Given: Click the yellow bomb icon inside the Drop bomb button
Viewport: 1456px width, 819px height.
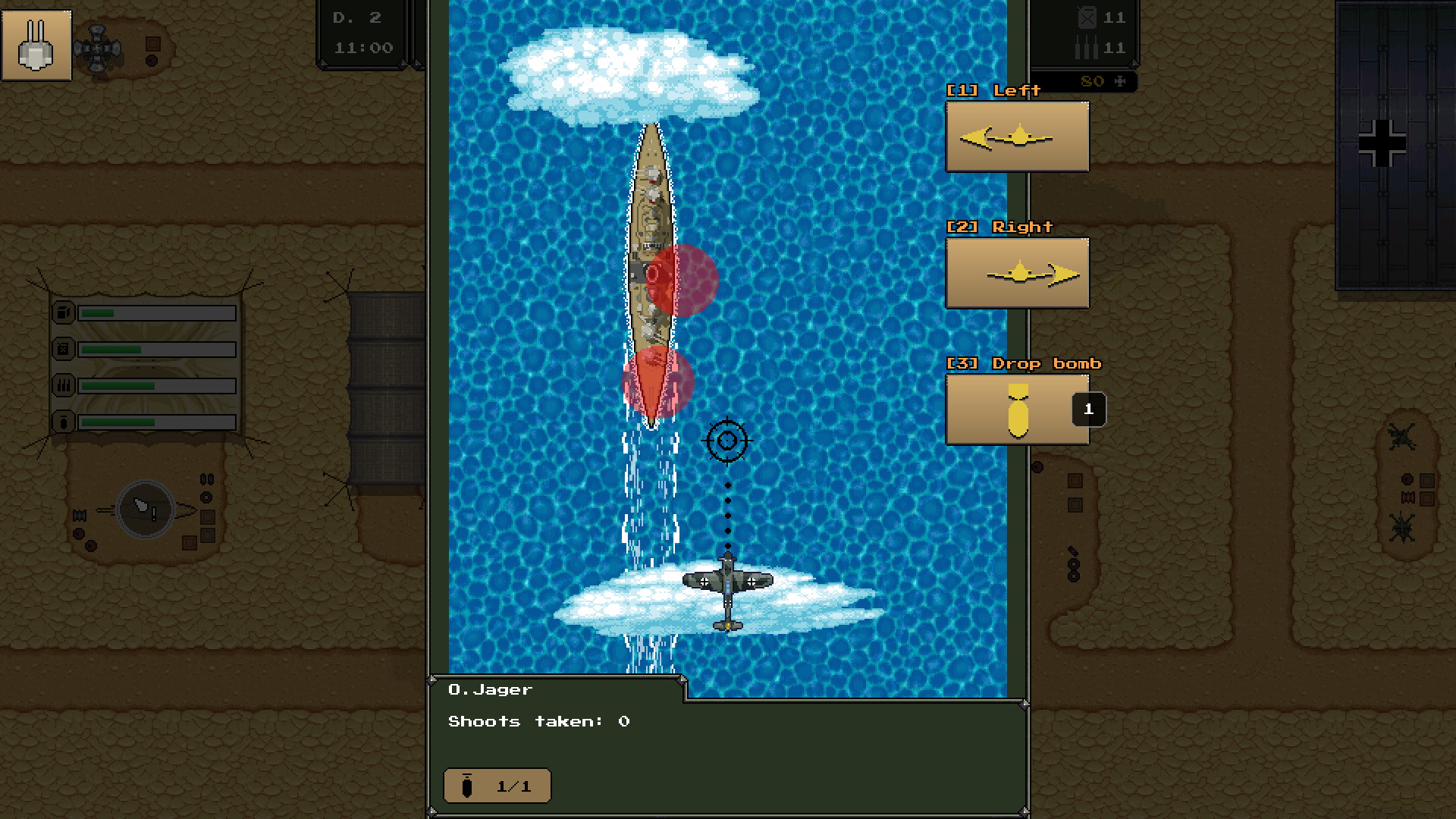Looking at the screenshot, I should 1016,409.
